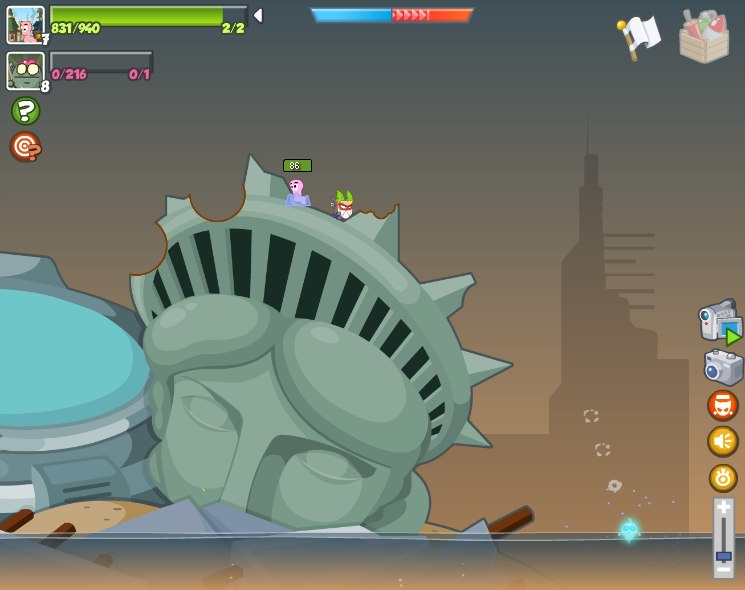Click the orange masked face button

click(722, 405)
